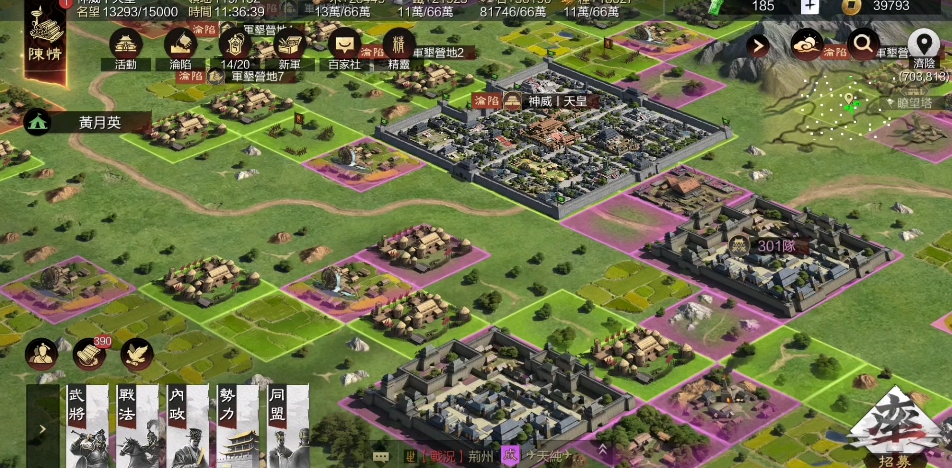The height and width of the screenshot is (468, 952).
Task: Open the 勢力 faction tab
Action: coord(238,427)
